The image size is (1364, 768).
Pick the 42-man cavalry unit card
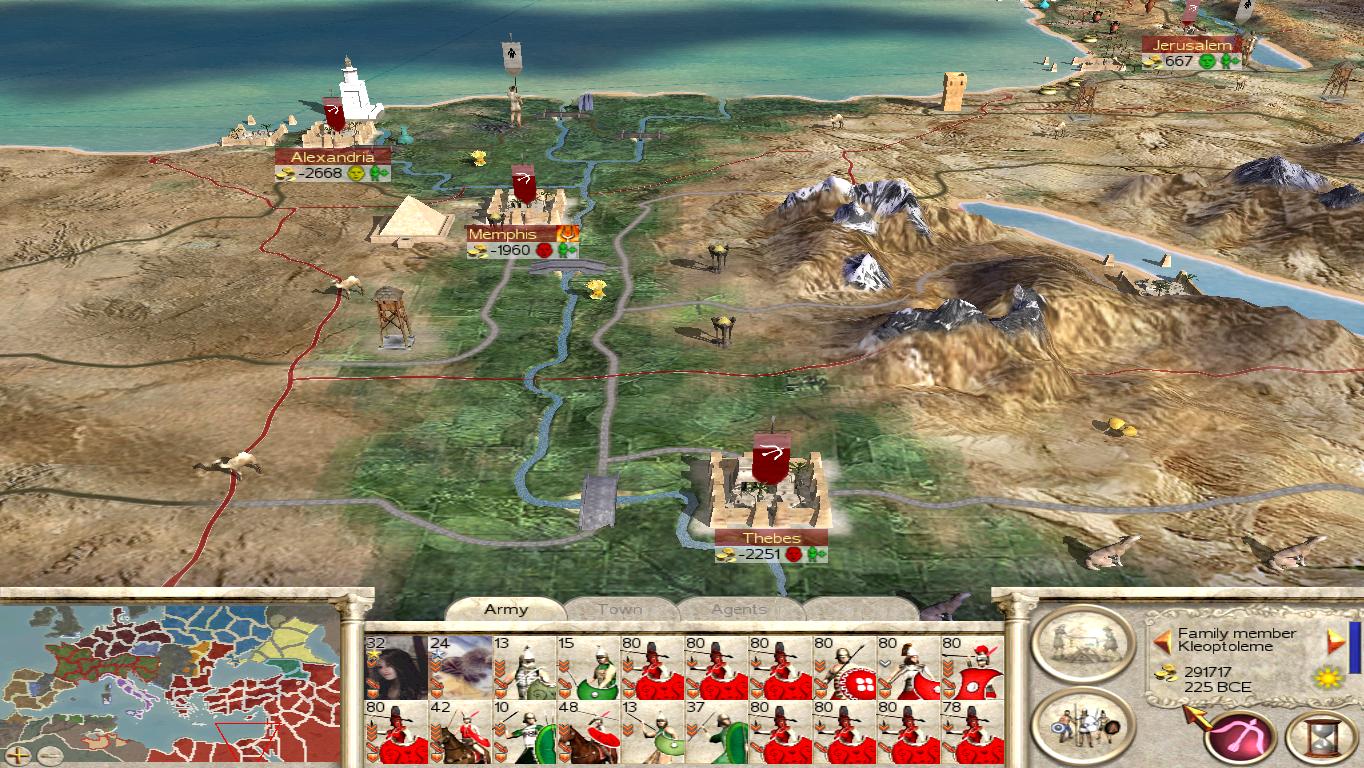(460, 732)
